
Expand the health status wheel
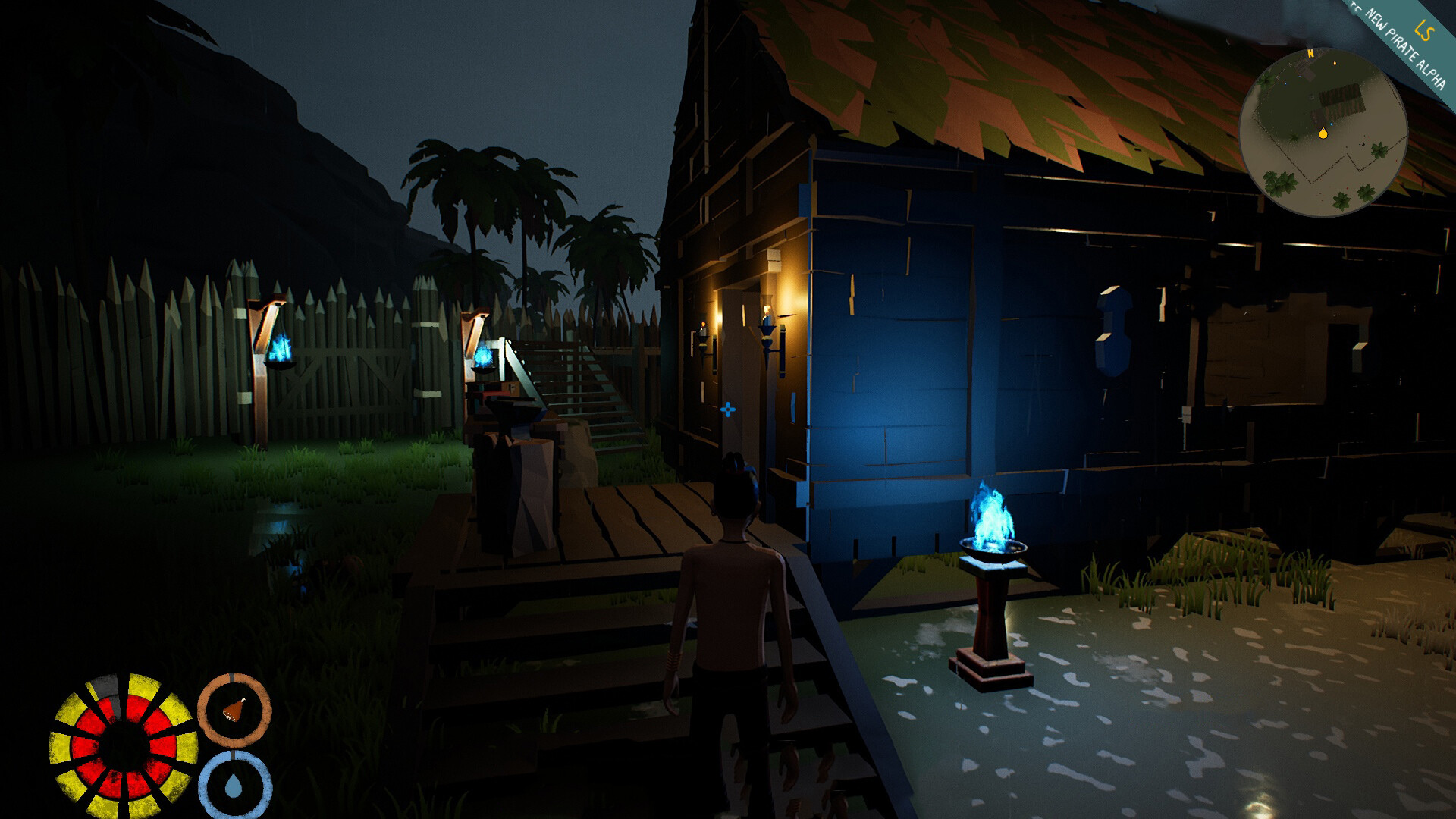[x=125, y=739]
